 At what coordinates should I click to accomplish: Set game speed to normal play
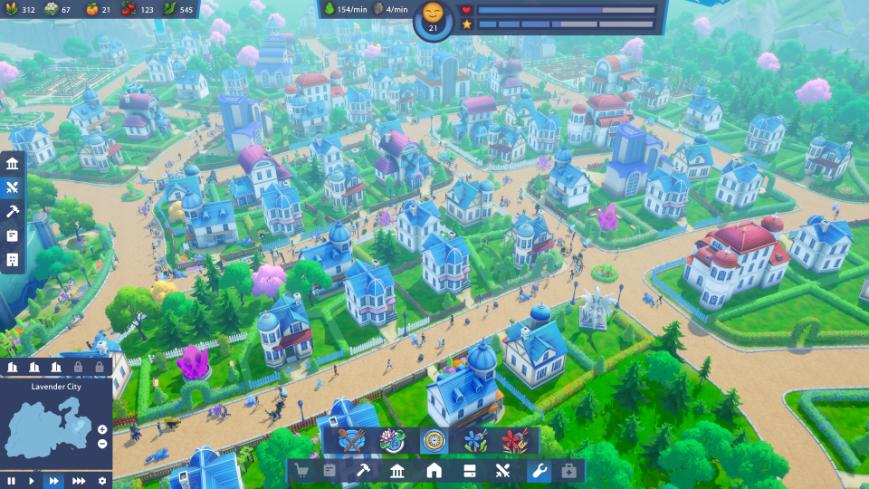coord(32,480)
